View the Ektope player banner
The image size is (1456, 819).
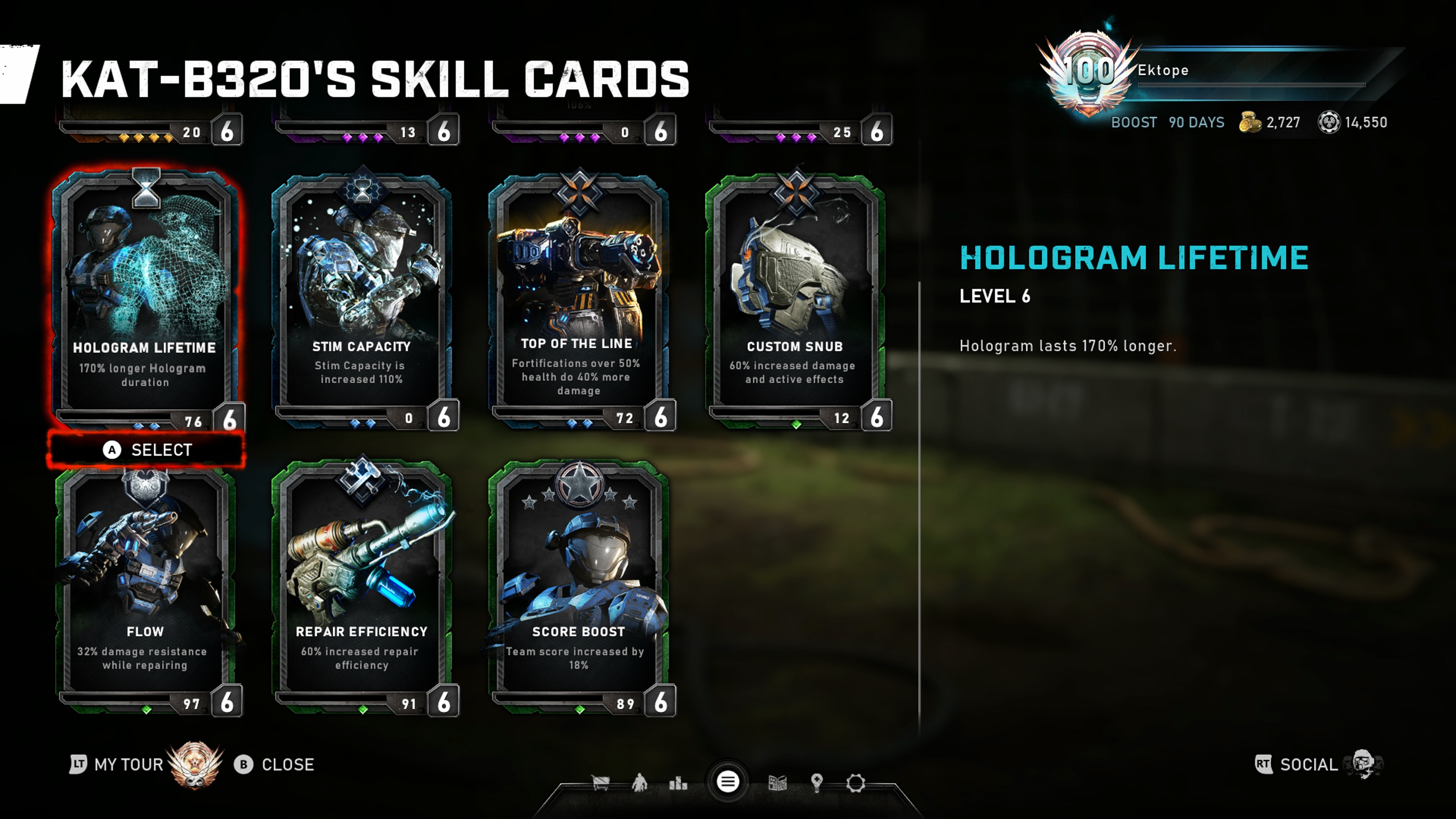[1215, 71]
